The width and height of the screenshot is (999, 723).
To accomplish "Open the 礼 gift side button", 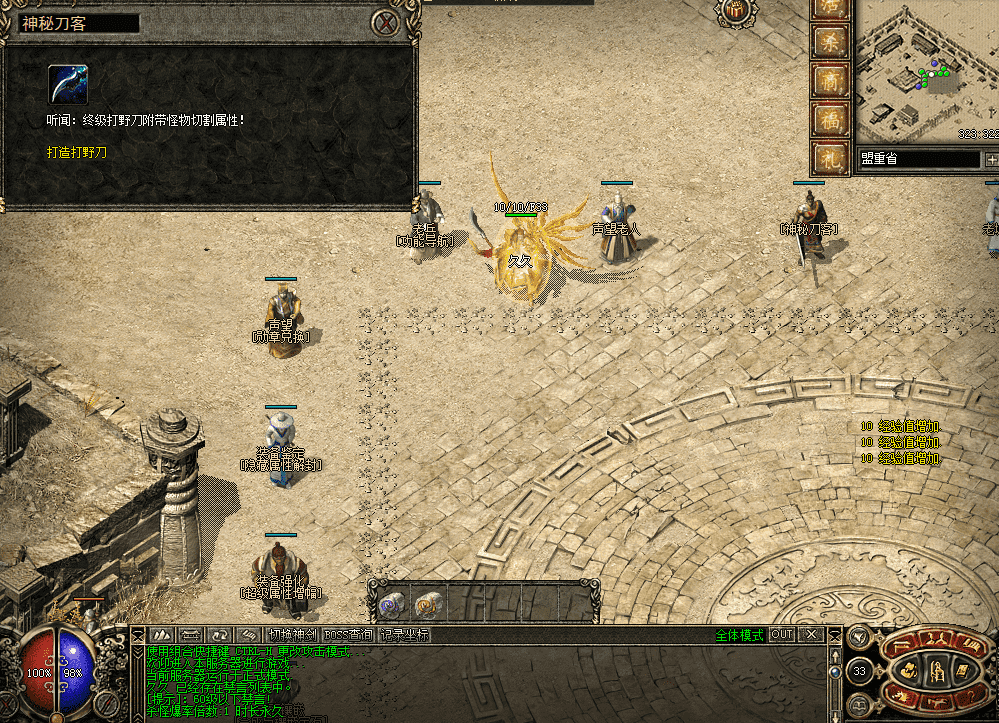I will (x=829, y=156).
